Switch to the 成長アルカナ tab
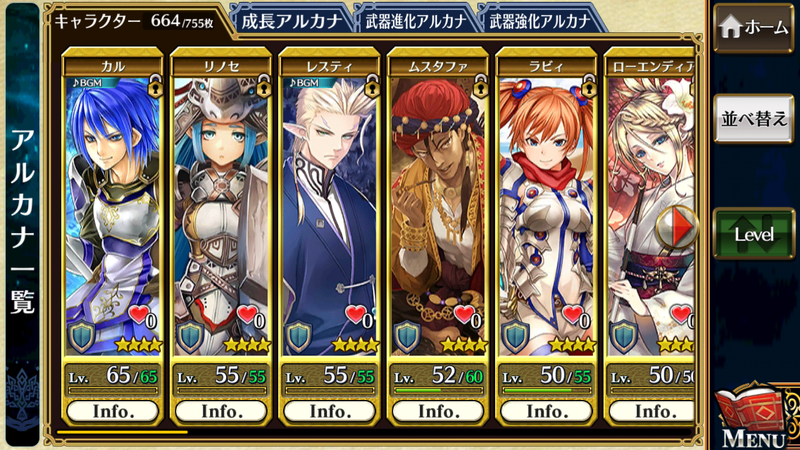The height and width of the screenshot is (450, 800). 292,20
